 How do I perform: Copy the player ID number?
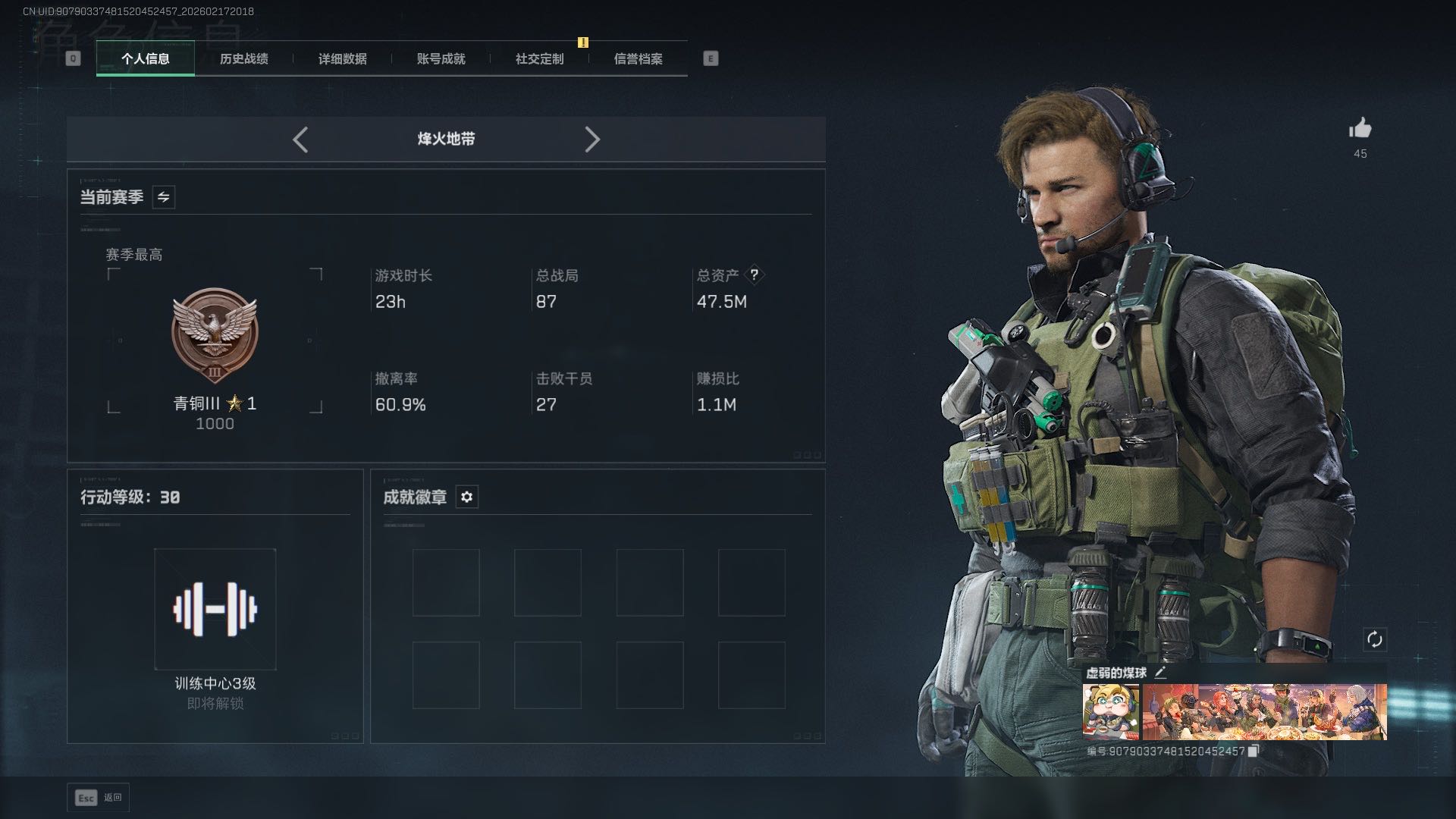[x=1254, y=751]
